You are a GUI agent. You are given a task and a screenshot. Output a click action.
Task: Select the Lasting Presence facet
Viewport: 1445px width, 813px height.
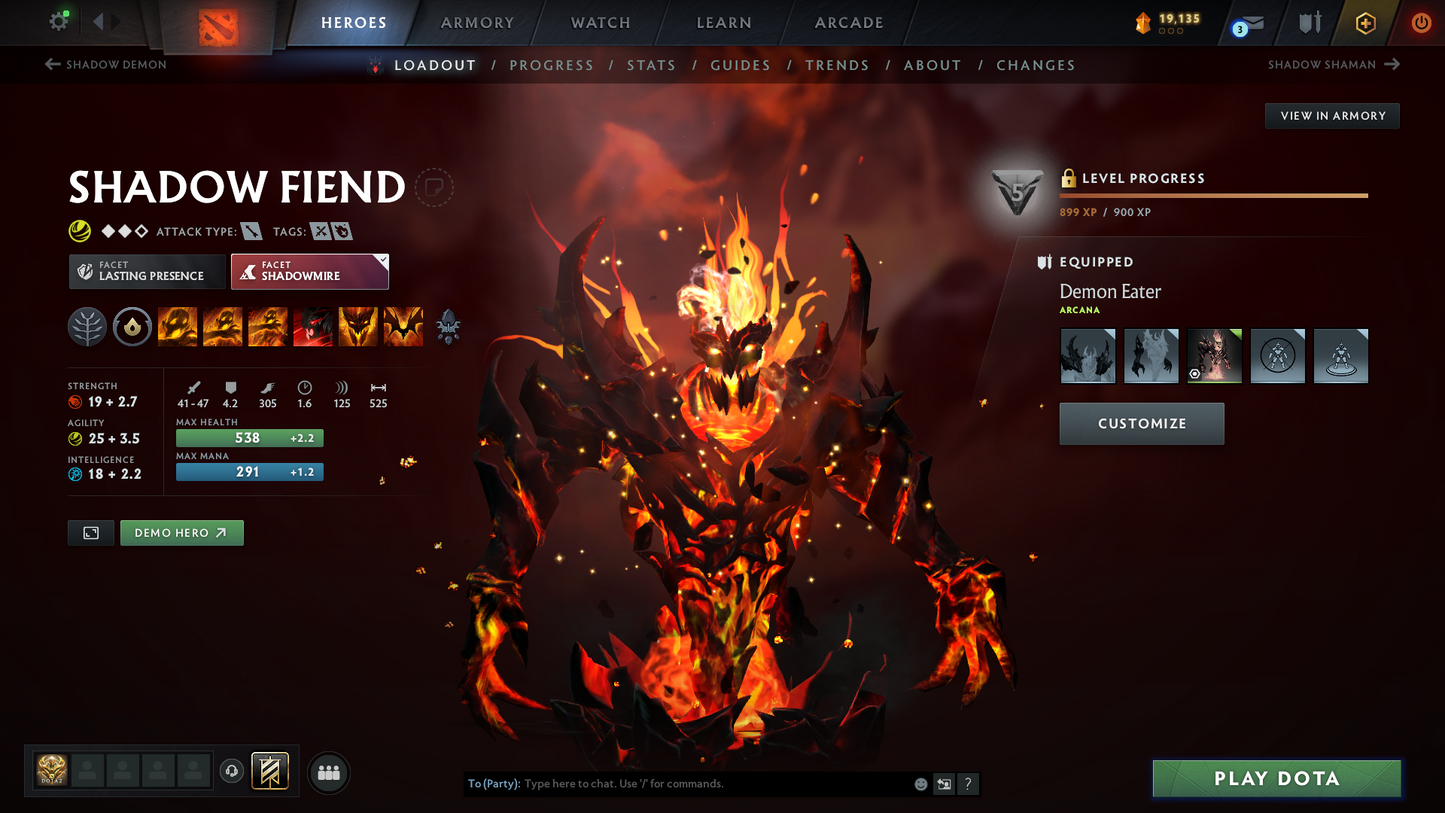[x=147, y=271]
